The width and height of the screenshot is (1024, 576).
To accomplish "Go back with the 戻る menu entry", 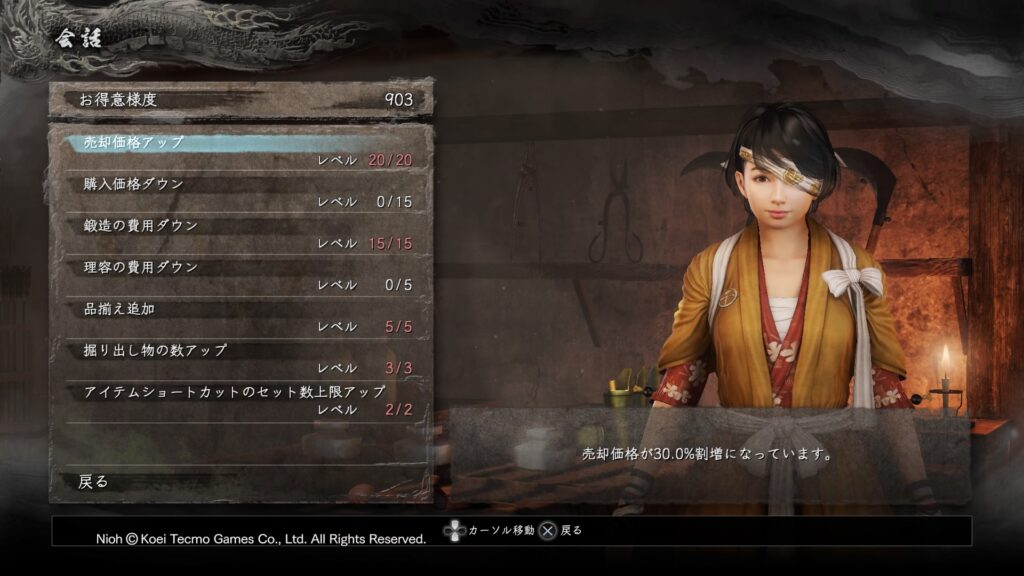I will (240, 481).
